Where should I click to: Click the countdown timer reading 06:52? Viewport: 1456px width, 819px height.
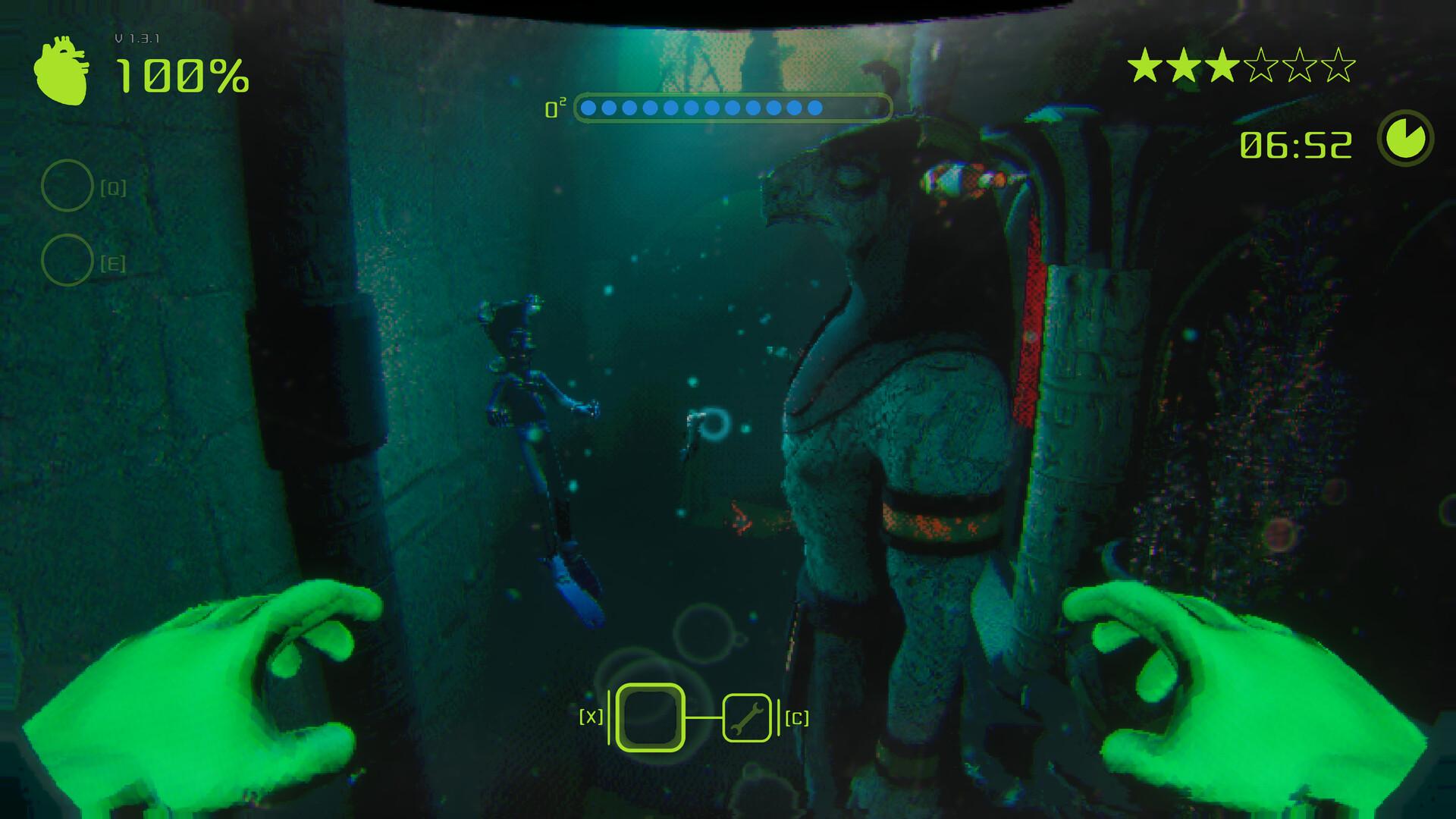[1296, 143]
